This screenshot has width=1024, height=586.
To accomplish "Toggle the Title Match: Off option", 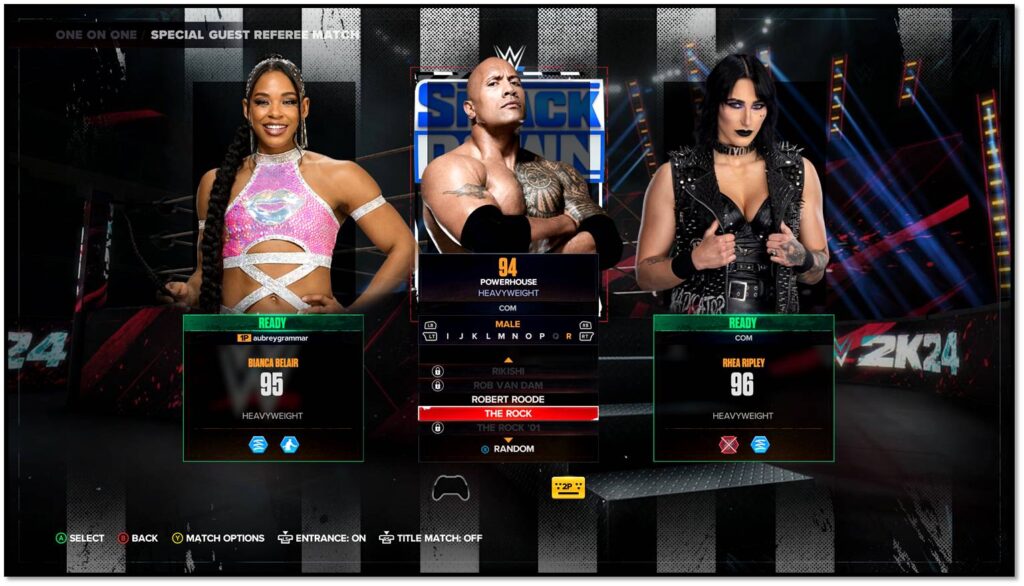I will tap(431, 538).
